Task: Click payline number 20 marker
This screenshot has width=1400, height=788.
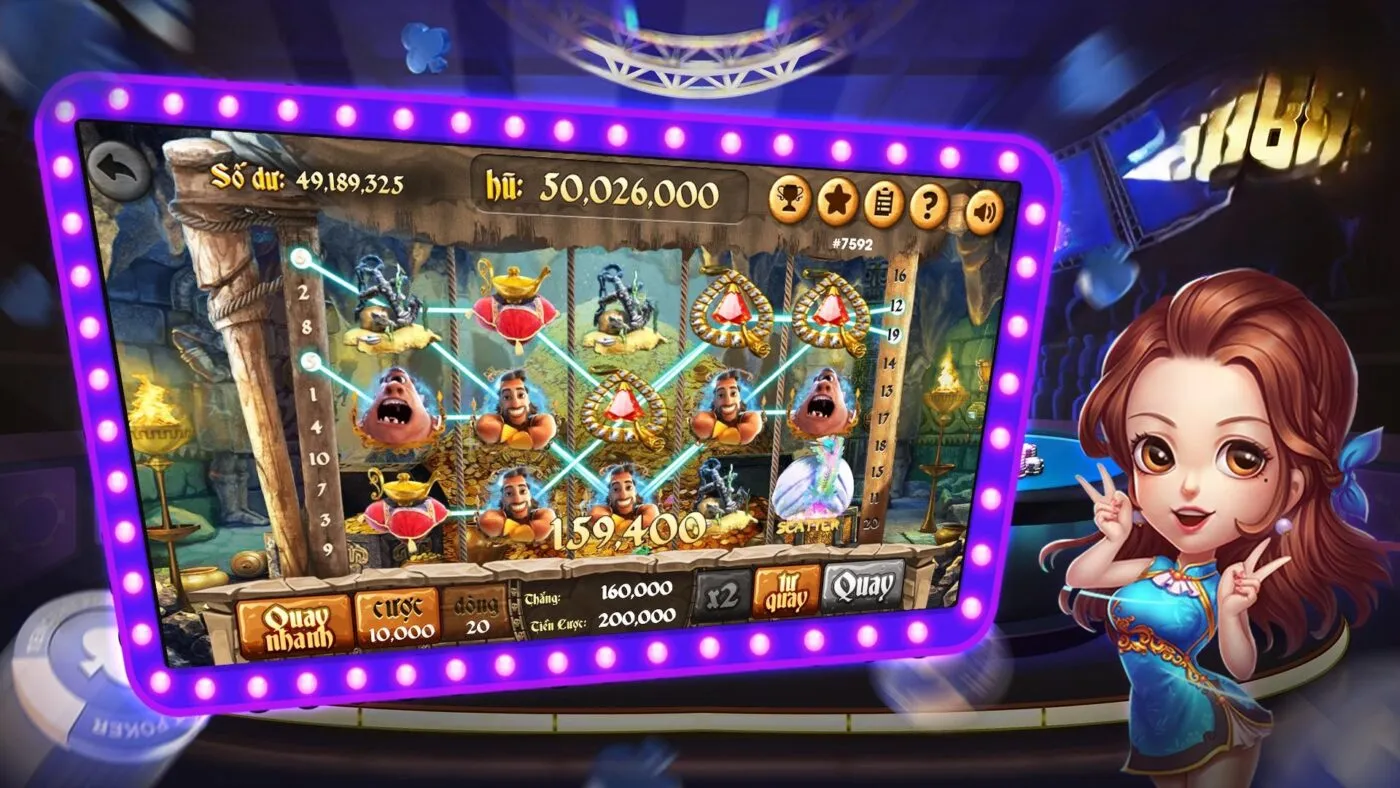Action: click(869, 522)
